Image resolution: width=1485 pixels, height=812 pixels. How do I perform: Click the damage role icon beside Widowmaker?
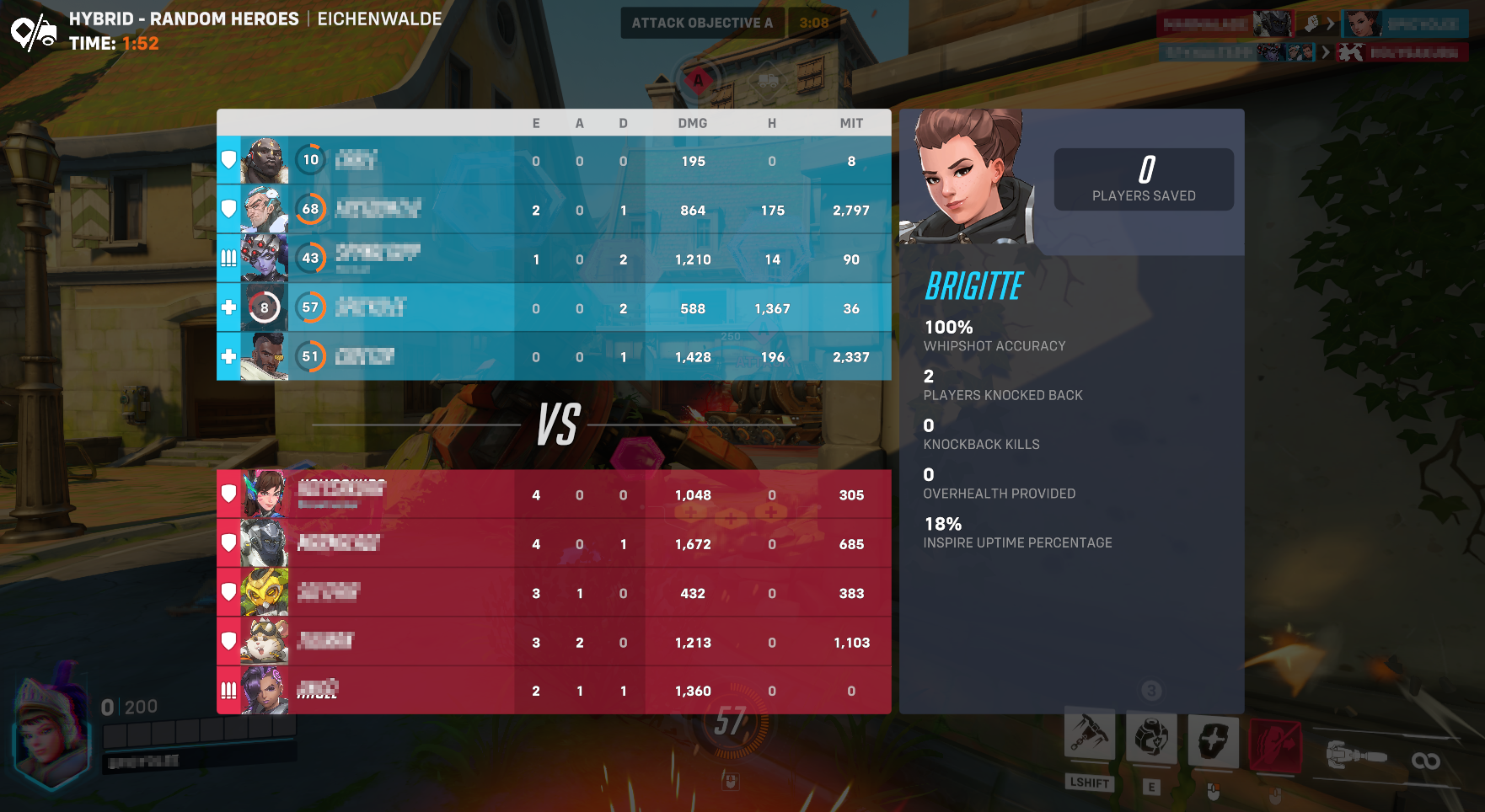[228, 258]
